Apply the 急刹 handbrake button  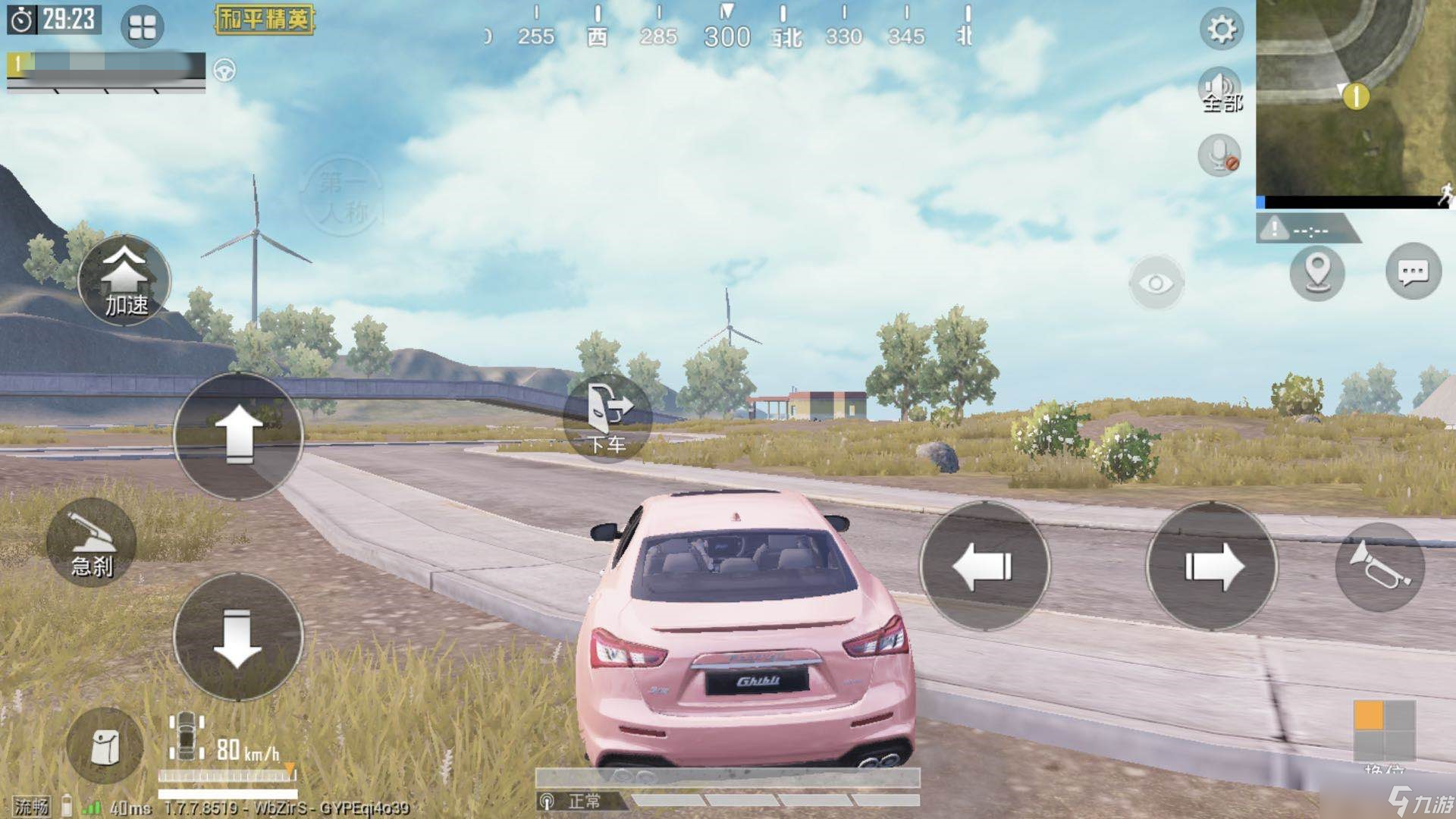pos(92,543)
